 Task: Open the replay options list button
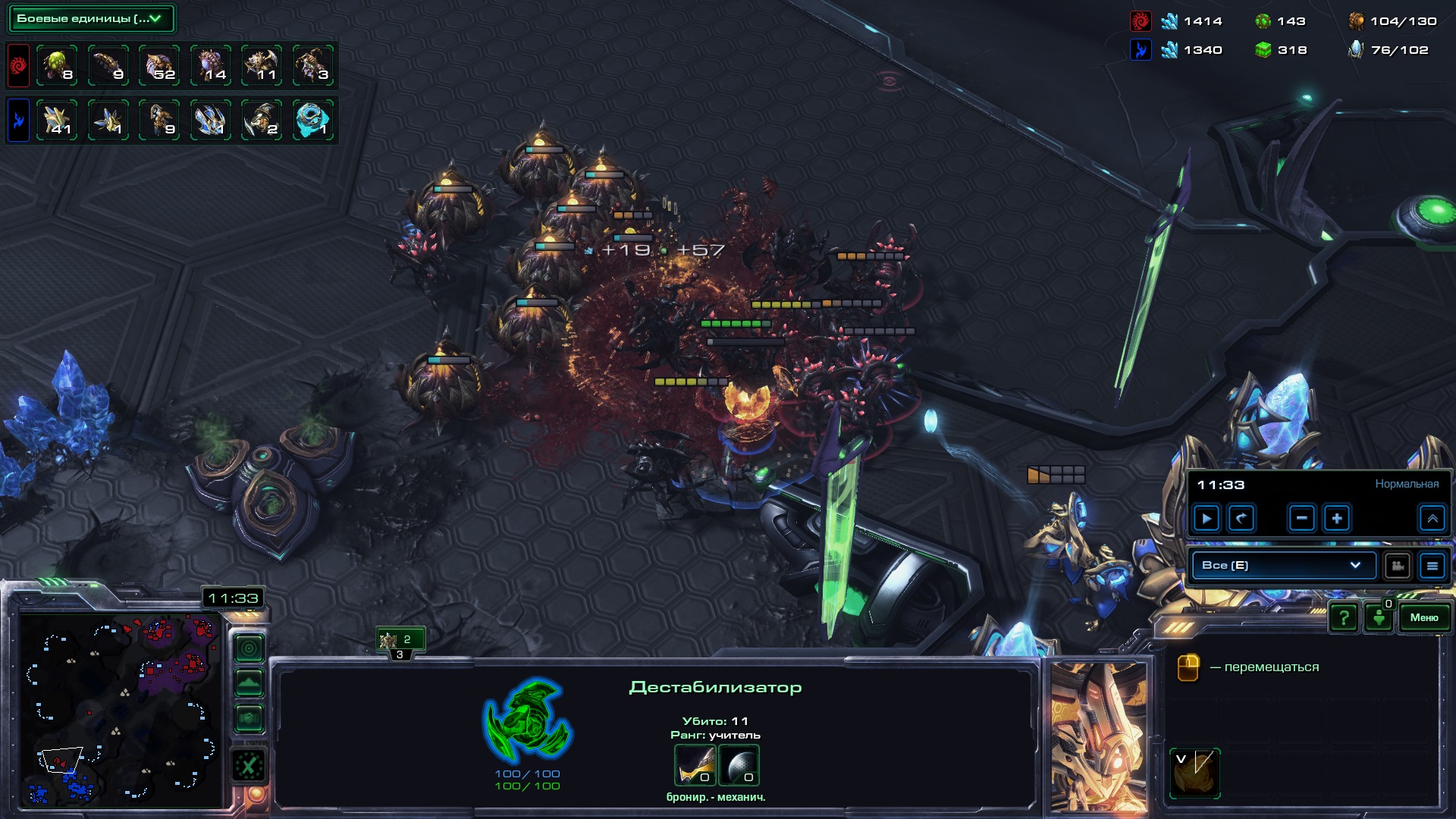[1432, 566]
